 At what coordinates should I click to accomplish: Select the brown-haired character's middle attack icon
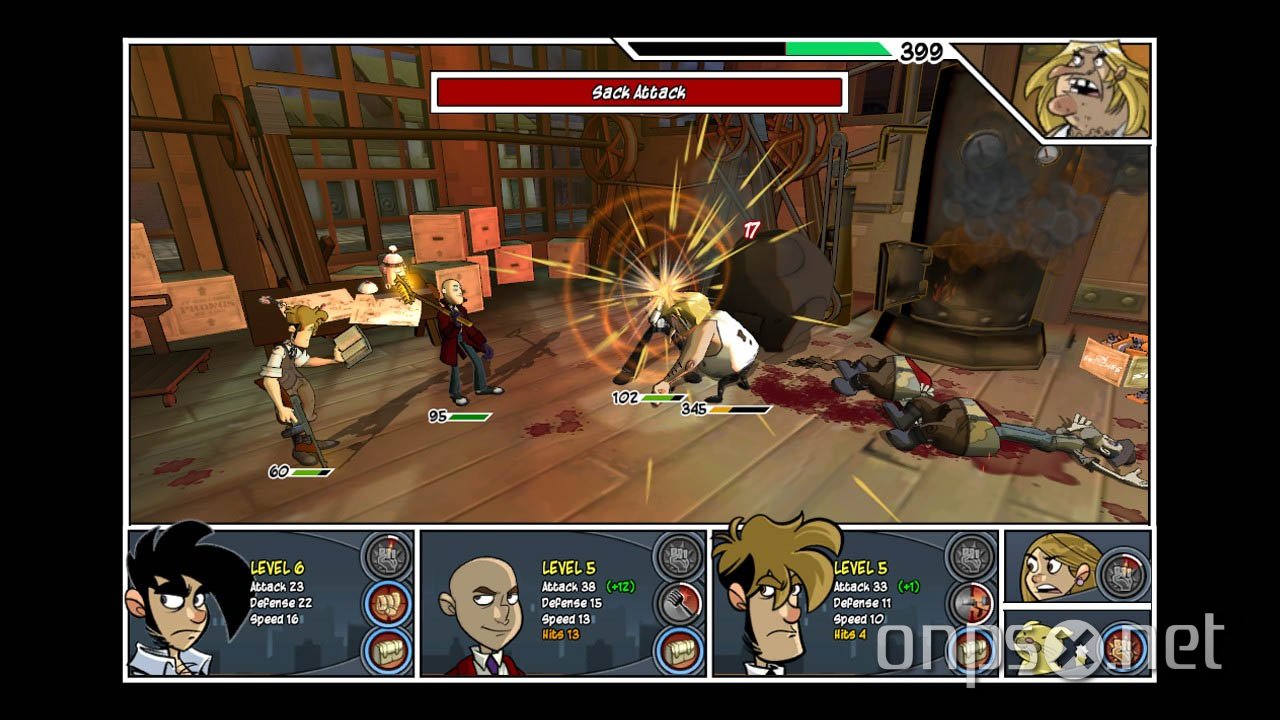pos(971,603)
